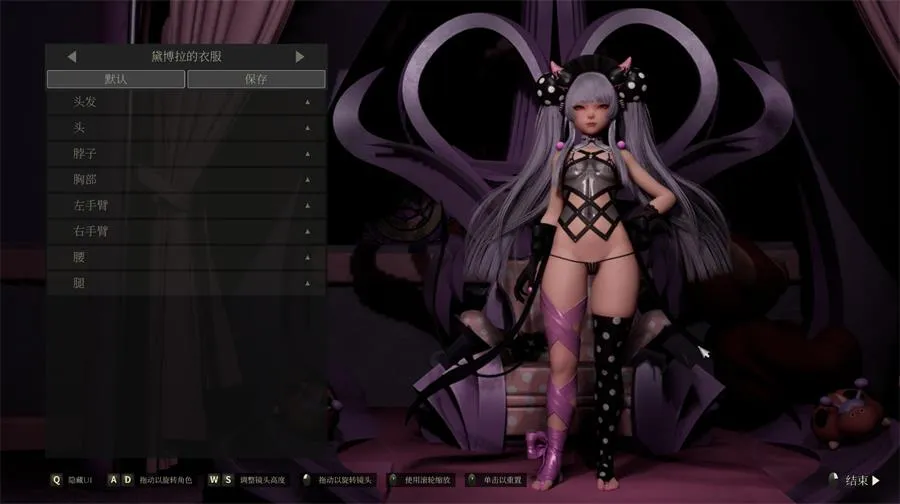Expand the 头发 hair category

[186, 102]
